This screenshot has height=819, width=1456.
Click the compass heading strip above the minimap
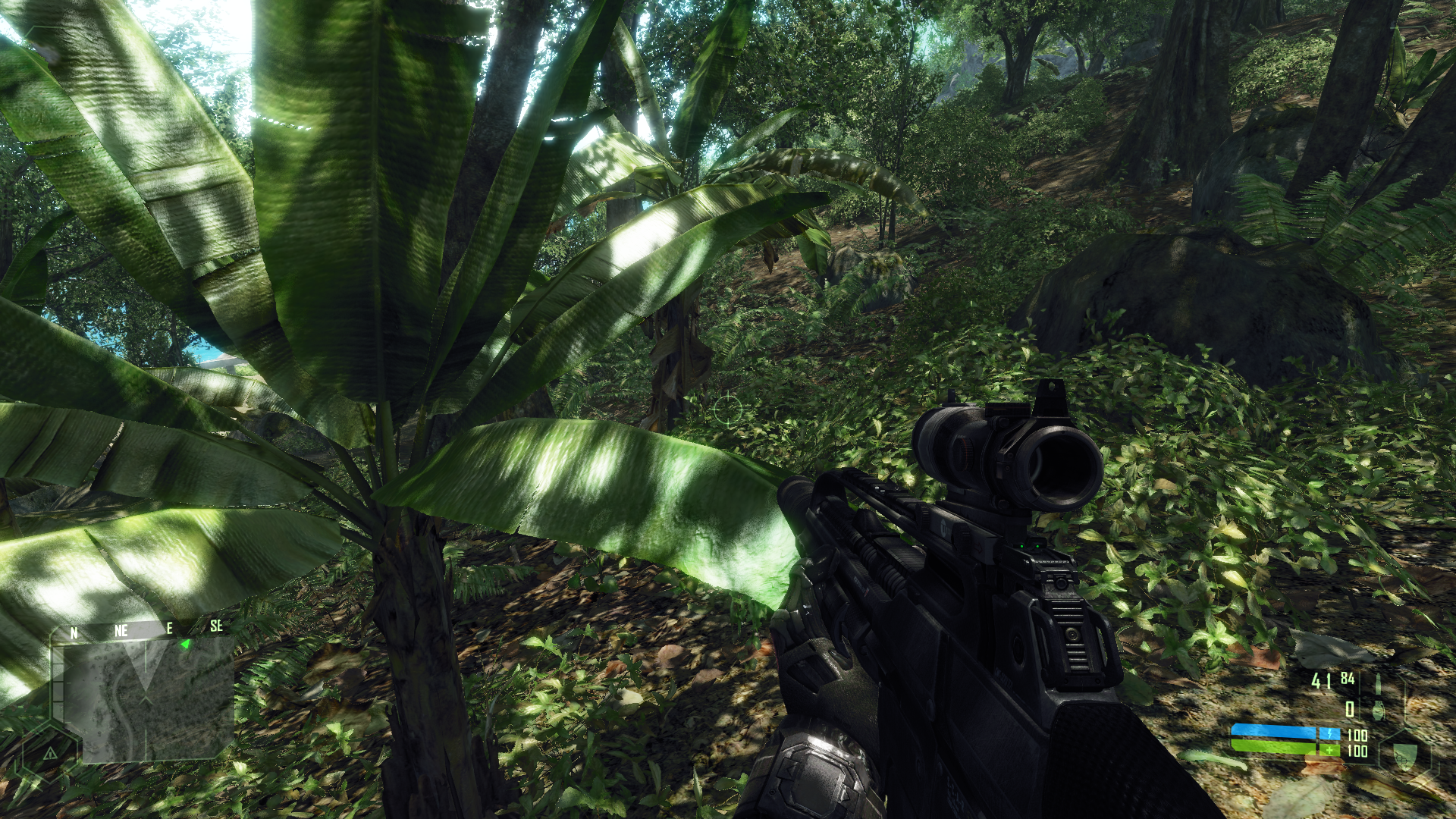[144, 629]
